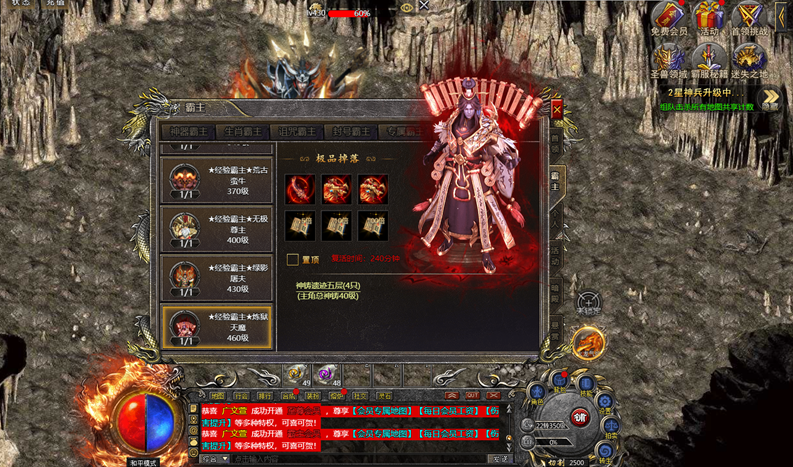Choose the 无极尊主 level 400 boss row
The image size is (793, 467).
pos(211,230)
